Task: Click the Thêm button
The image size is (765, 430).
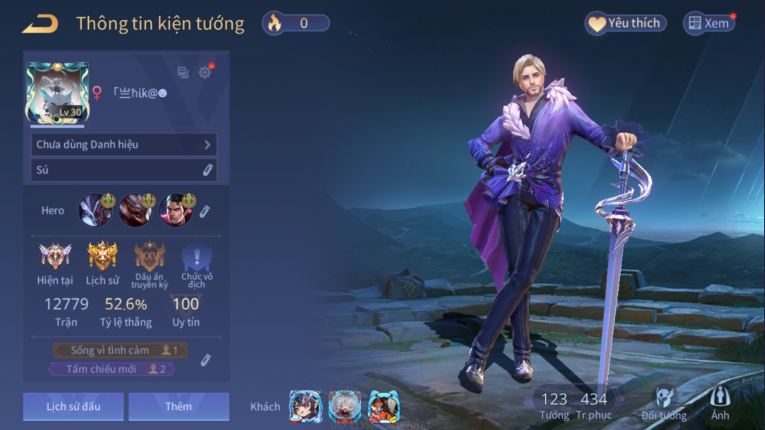Action: (178, 407)
